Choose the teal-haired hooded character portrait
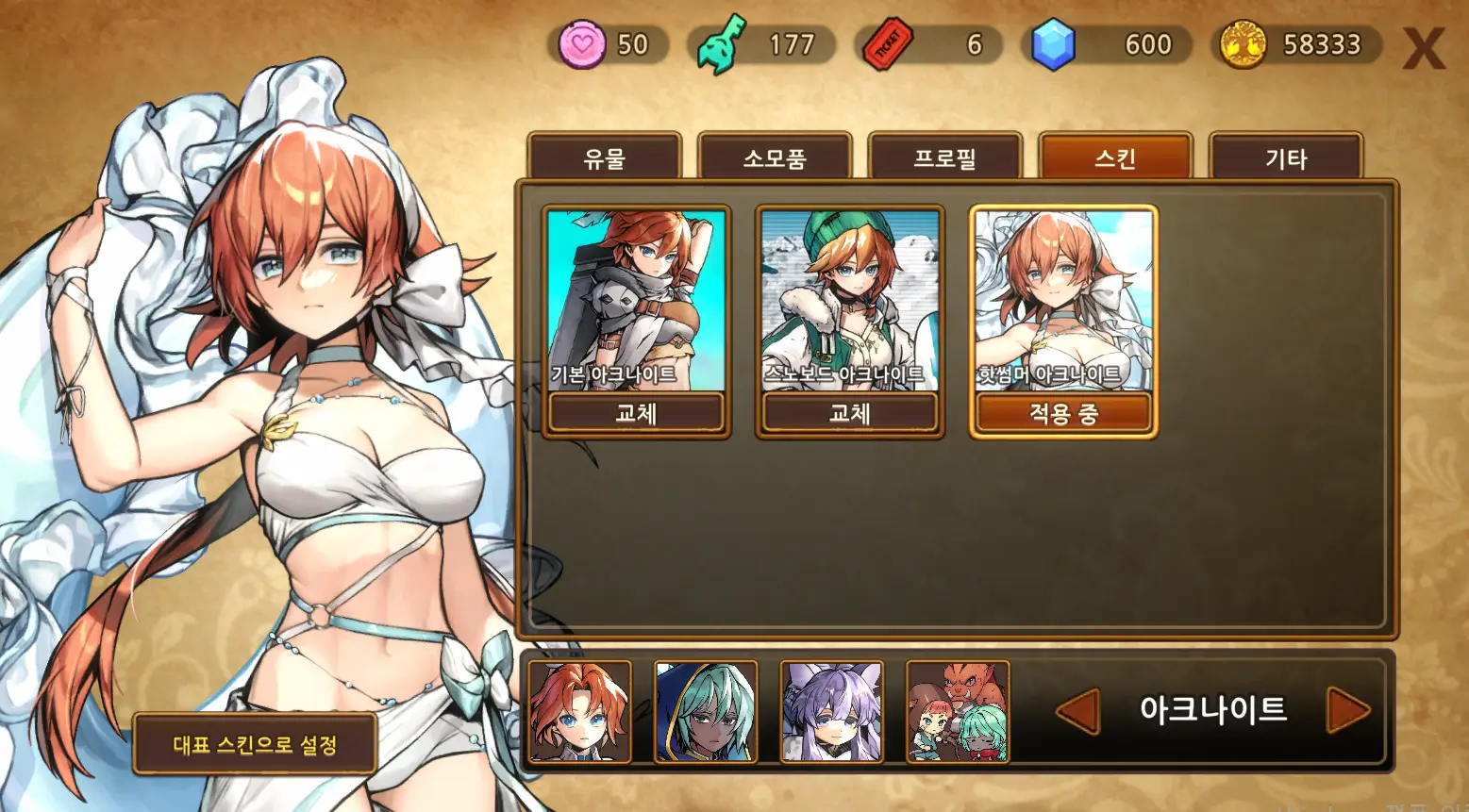This screenshot has height=812, width=1469. click(706, 711)
